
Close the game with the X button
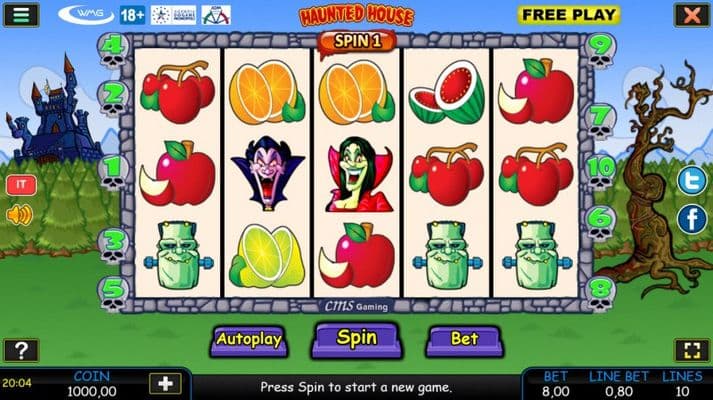690,15
